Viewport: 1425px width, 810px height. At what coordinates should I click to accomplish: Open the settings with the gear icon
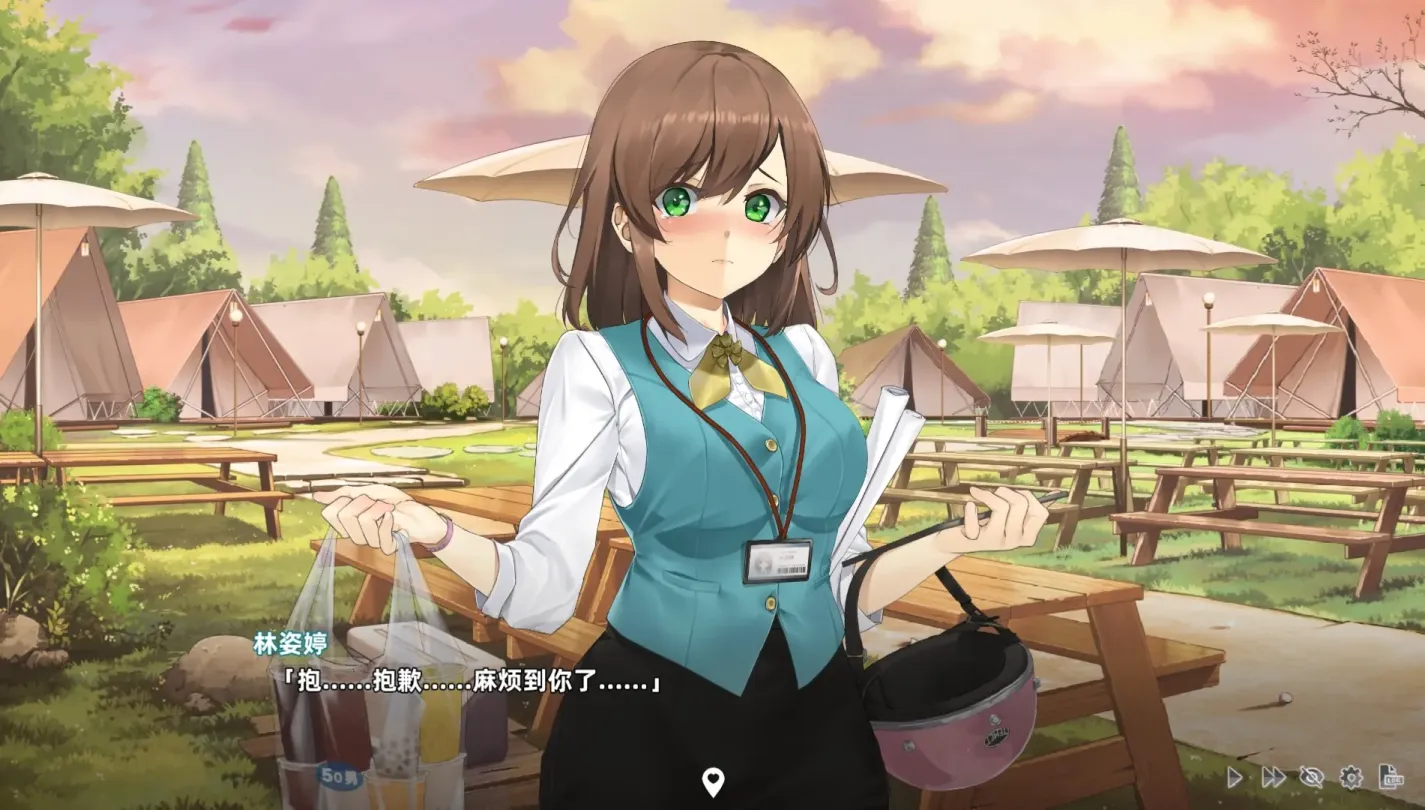1351,777
